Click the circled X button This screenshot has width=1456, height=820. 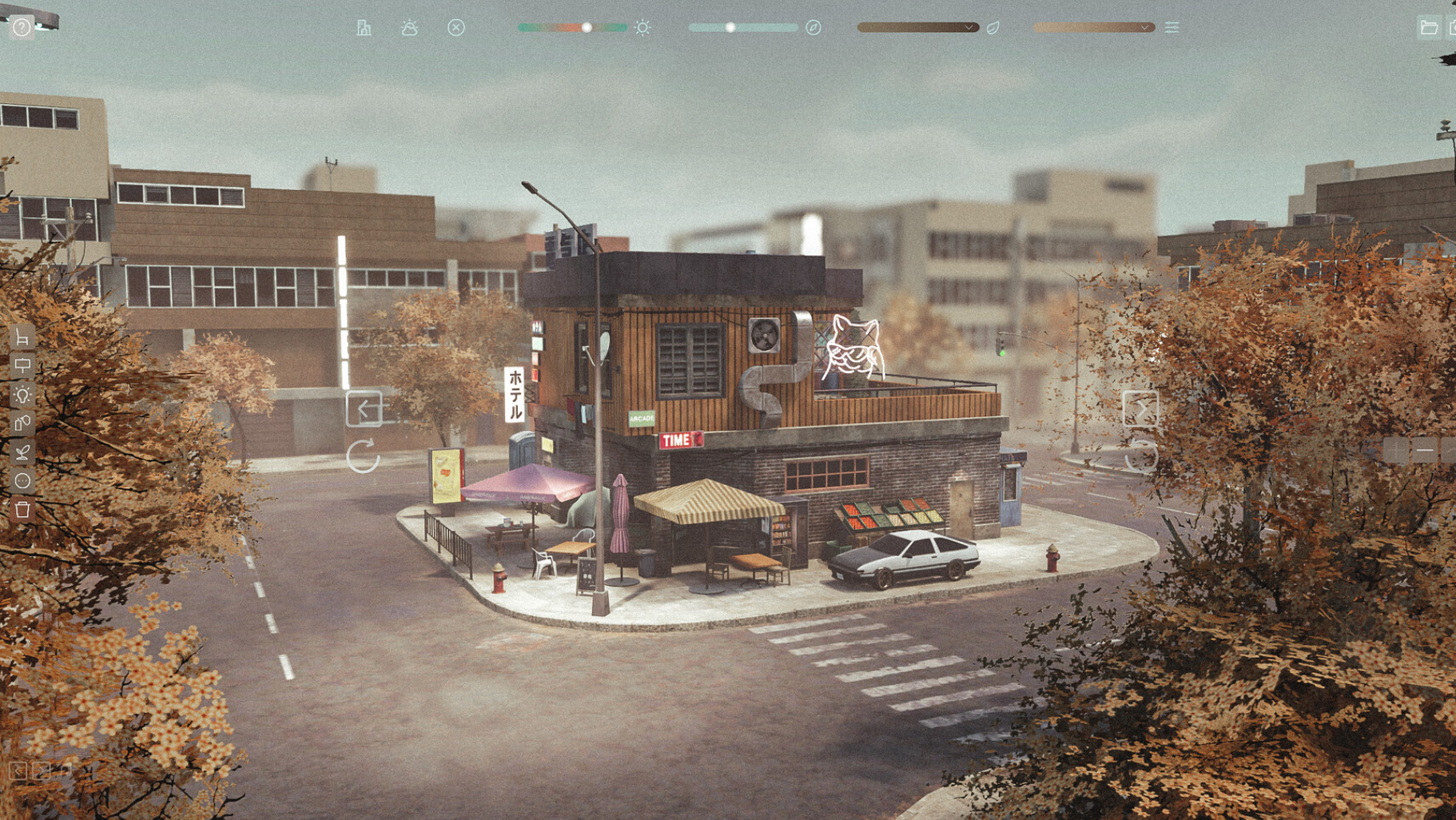pos(456,28)
